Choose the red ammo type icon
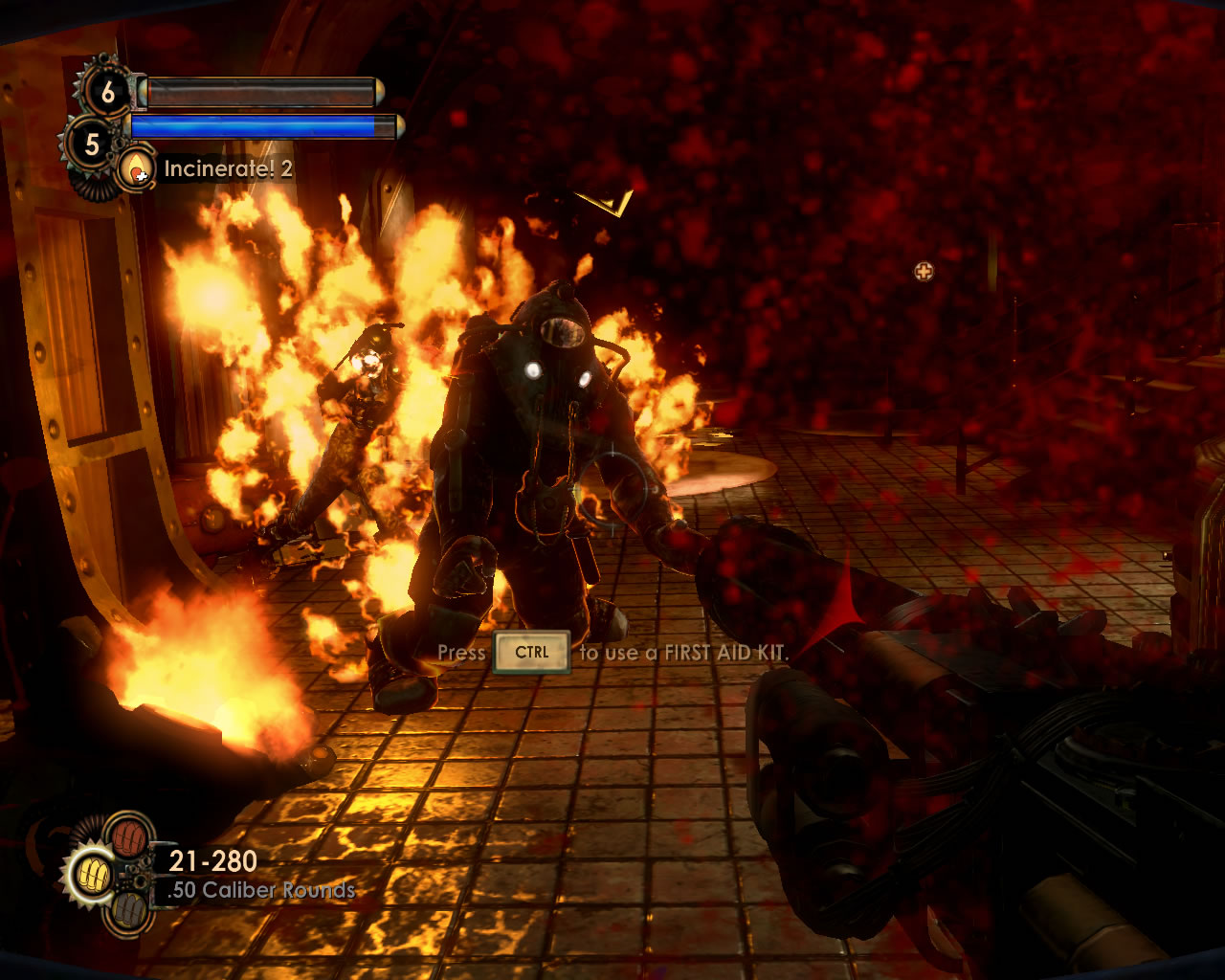Viewport: 1225px width, 980px height. pos(127,835)
